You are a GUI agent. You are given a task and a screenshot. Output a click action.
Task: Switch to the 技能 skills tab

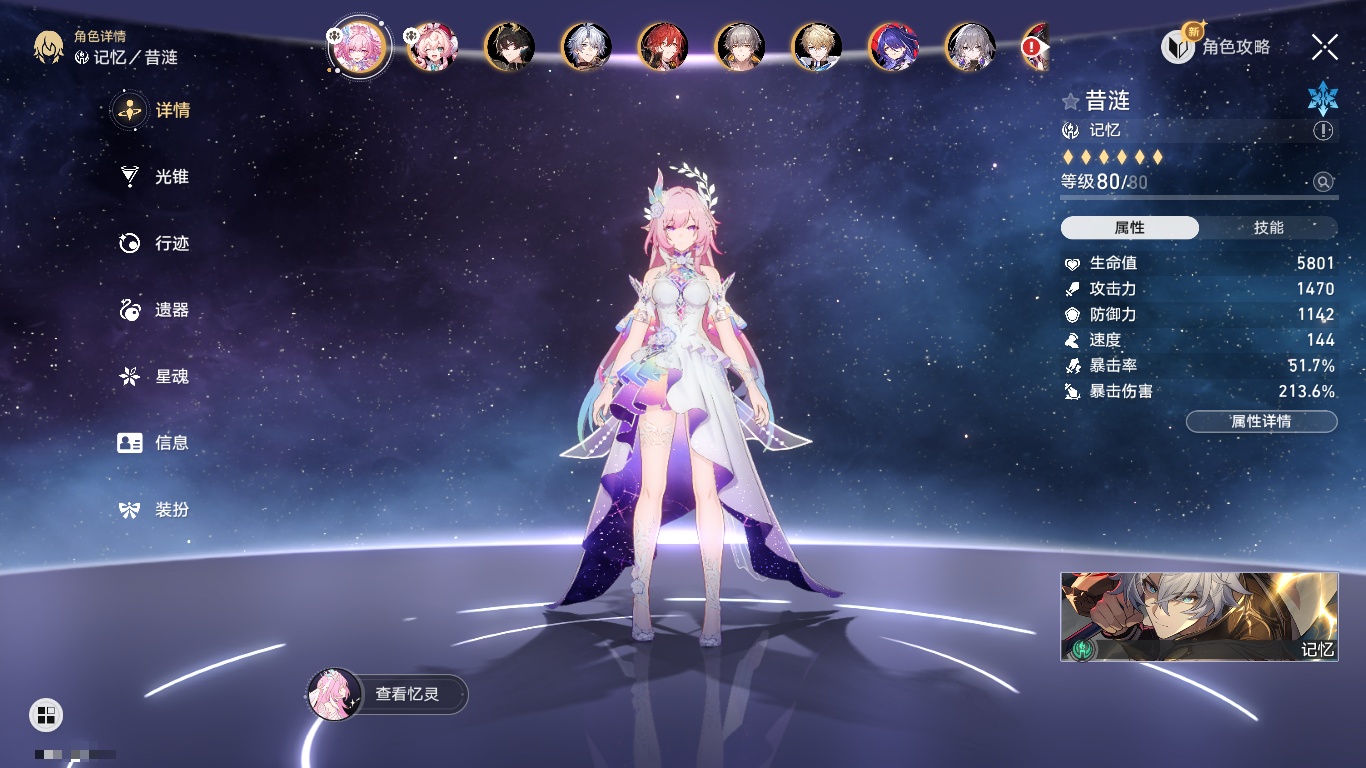coord(1268,228)
